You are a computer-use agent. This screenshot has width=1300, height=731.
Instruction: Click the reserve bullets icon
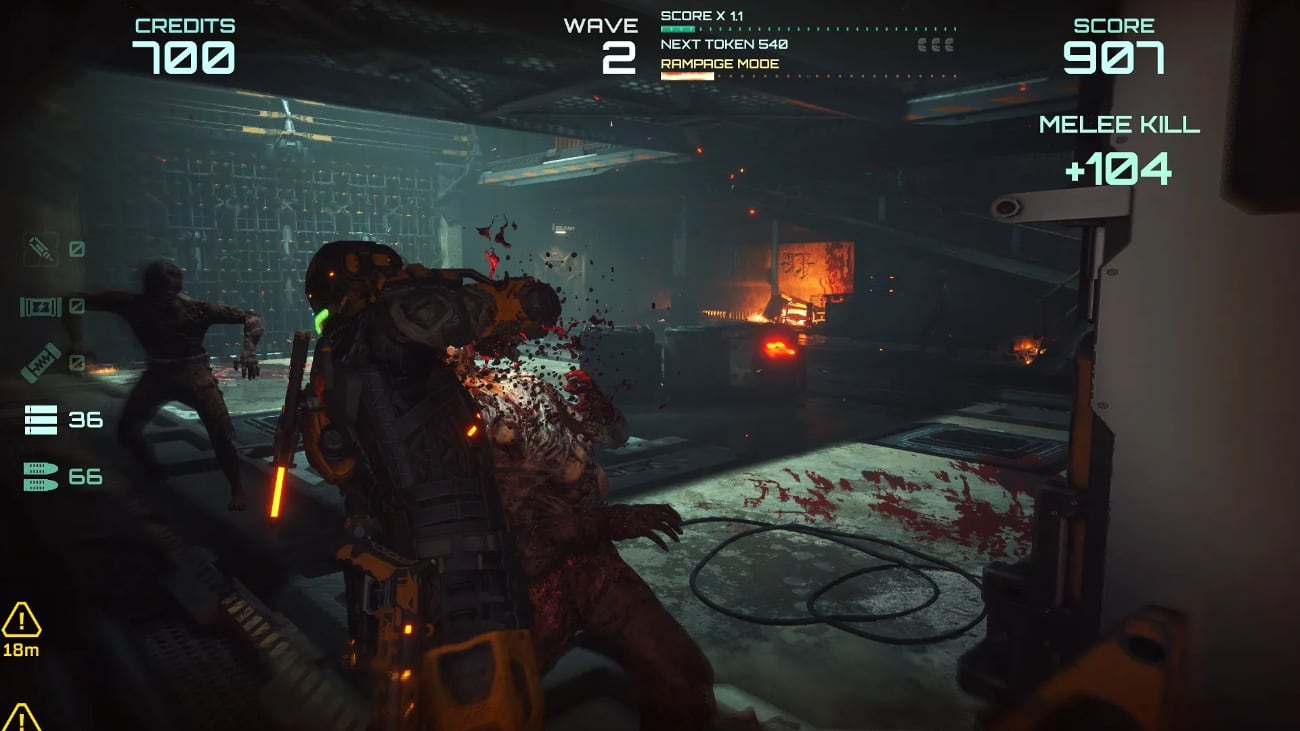click(x=41, y=477)
